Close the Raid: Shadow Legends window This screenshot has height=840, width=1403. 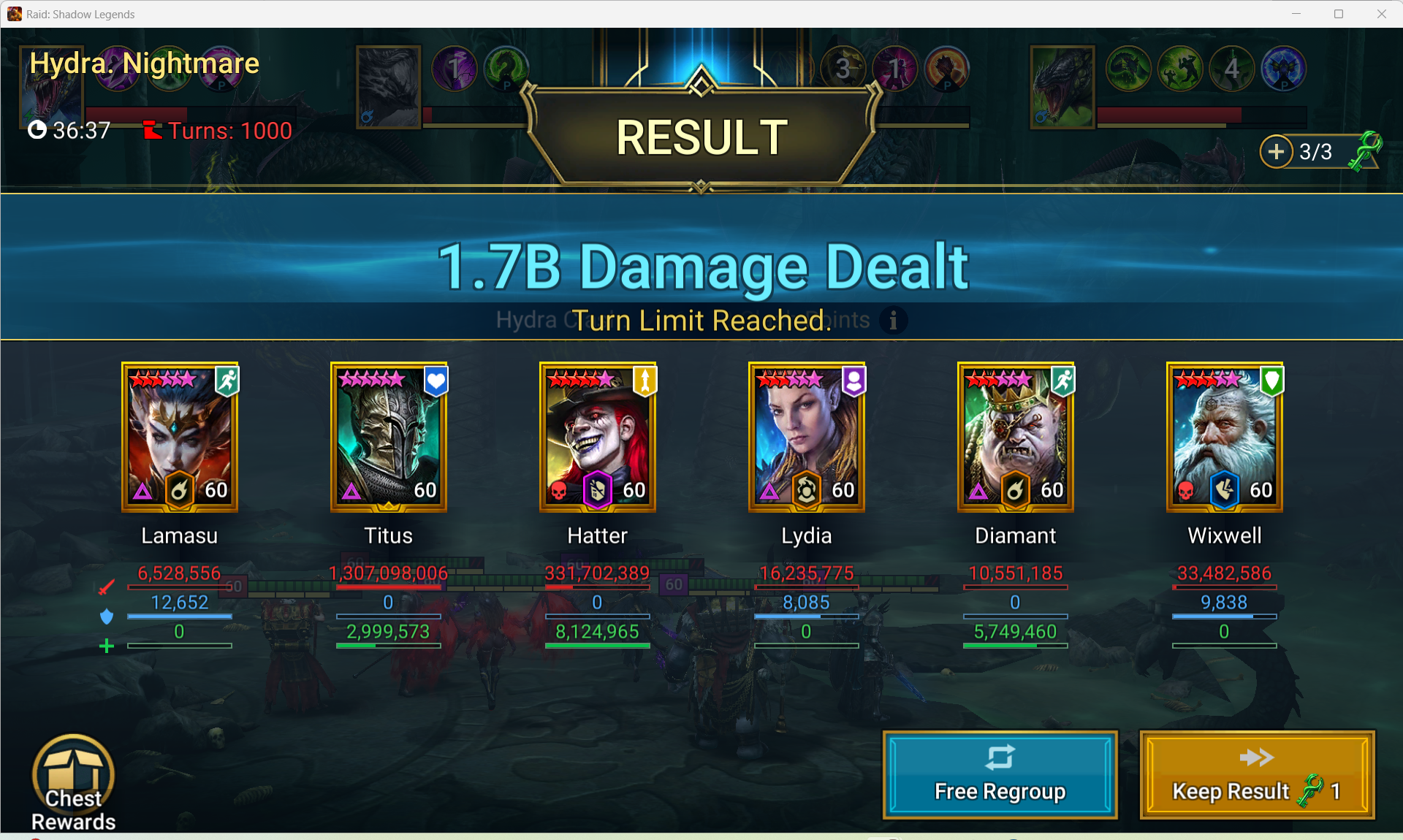[1381, 14]
